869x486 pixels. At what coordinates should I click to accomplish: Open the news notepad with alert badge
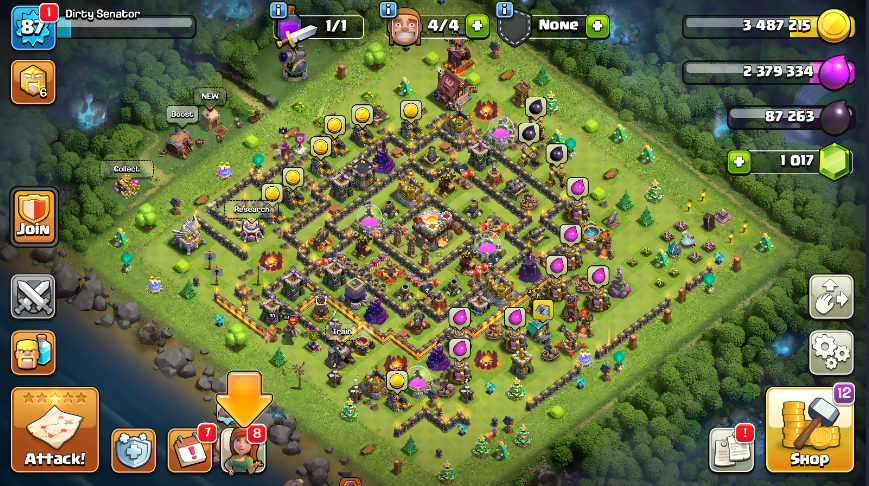(730, 450)
